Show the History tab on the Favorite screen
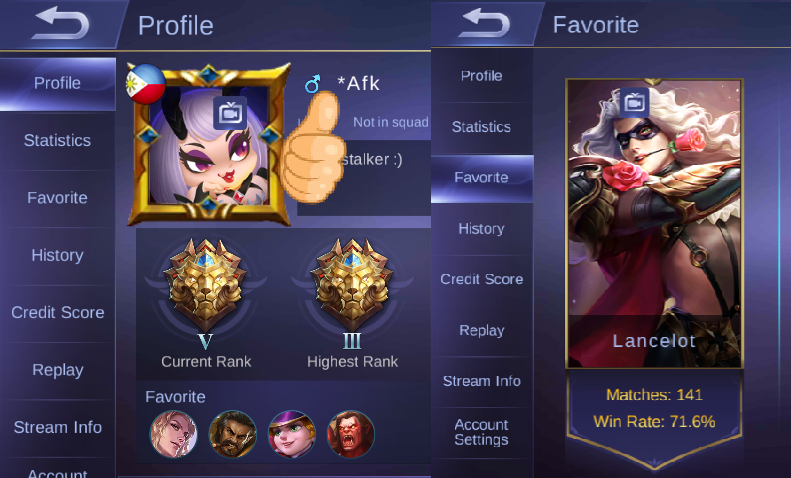Screen dimensions: 791x478 point(481,228)
